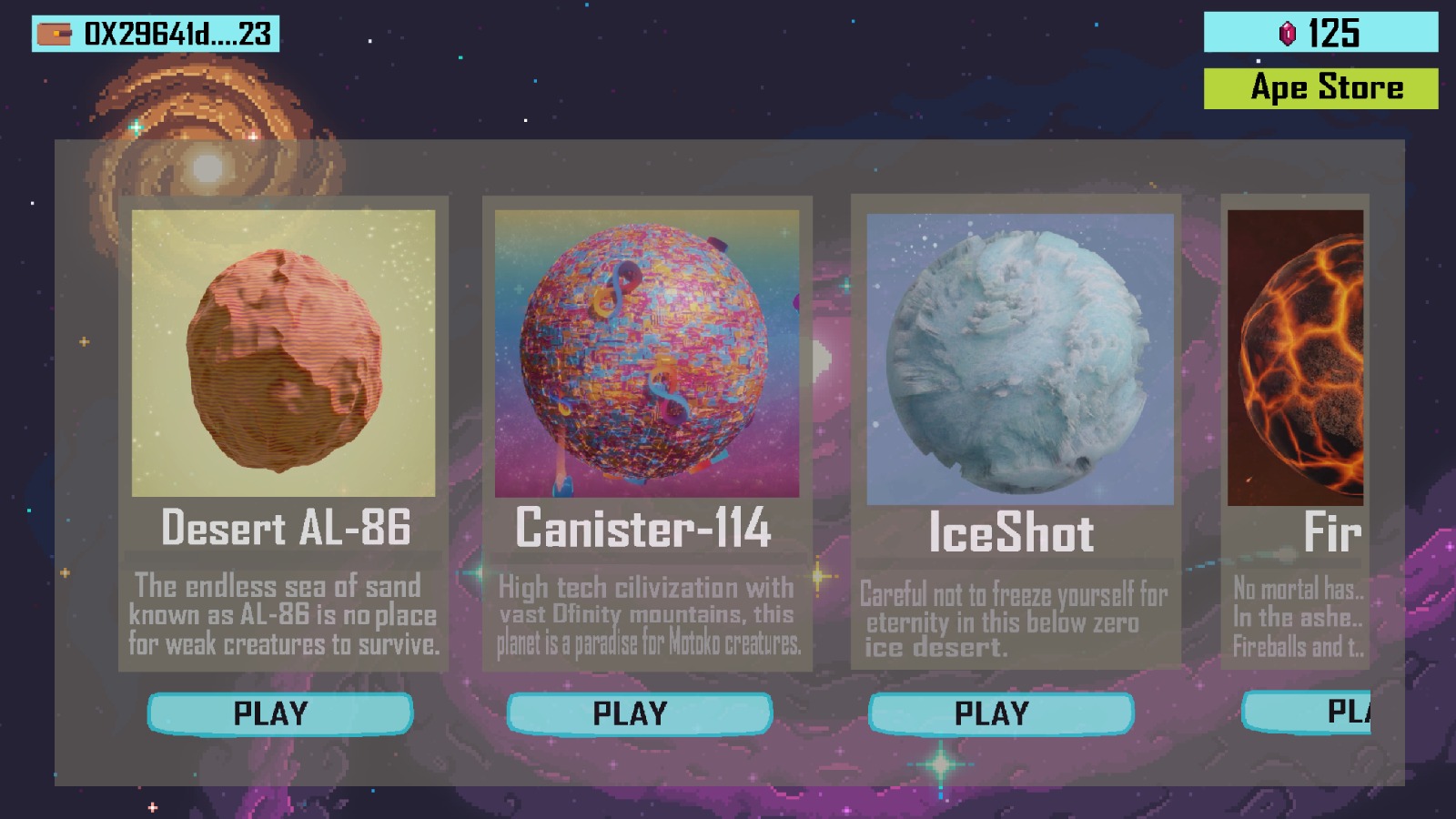The width and height of the screenshot is (1456, 819).
Task: Choose the Canister-114 planet thumbnail
Action: [x=646, y=353]
